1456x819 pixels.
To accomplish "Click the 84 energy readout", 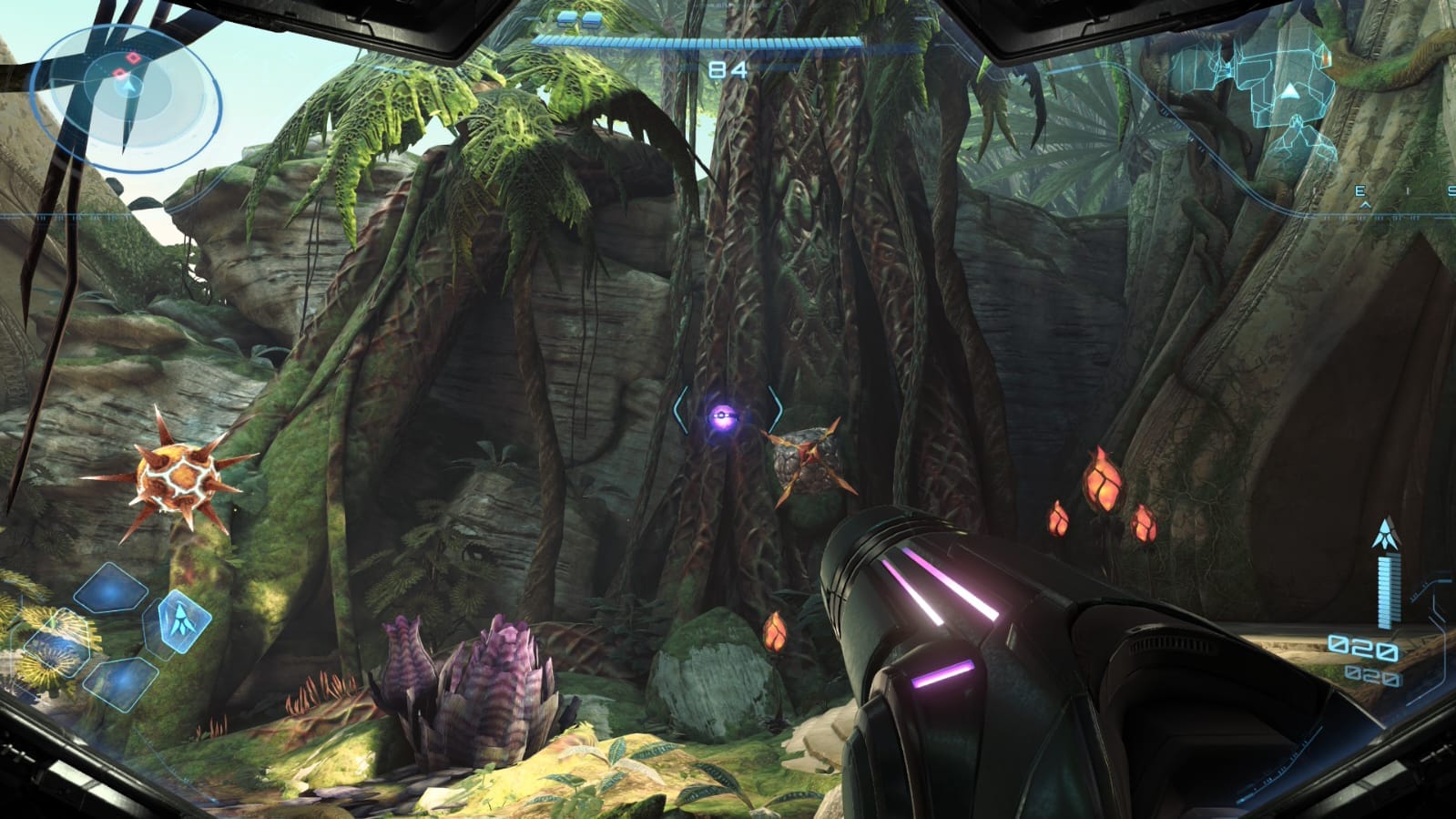I will click(727, 68).
